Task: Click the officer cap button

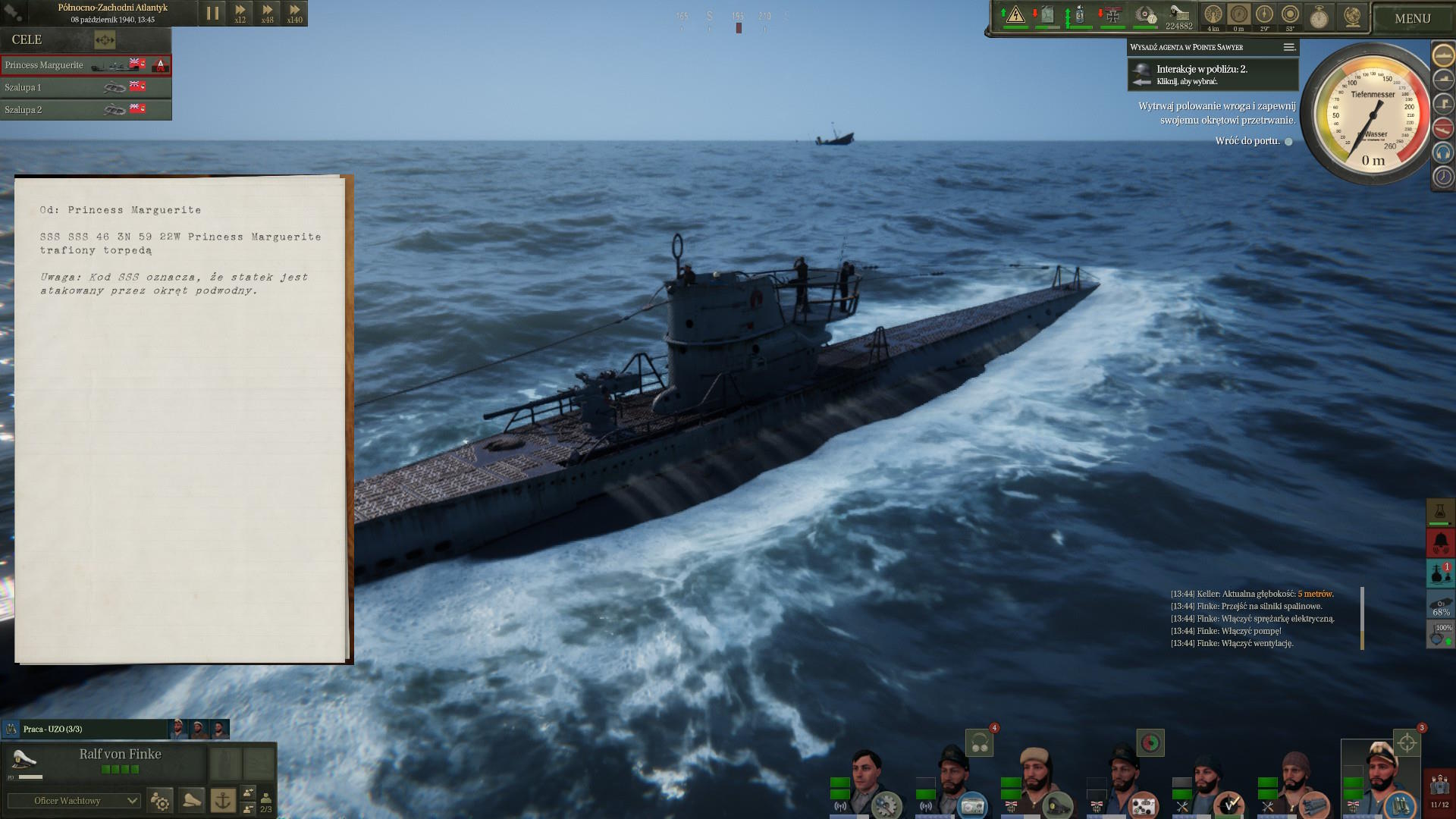Action: [x=192, y=800]
